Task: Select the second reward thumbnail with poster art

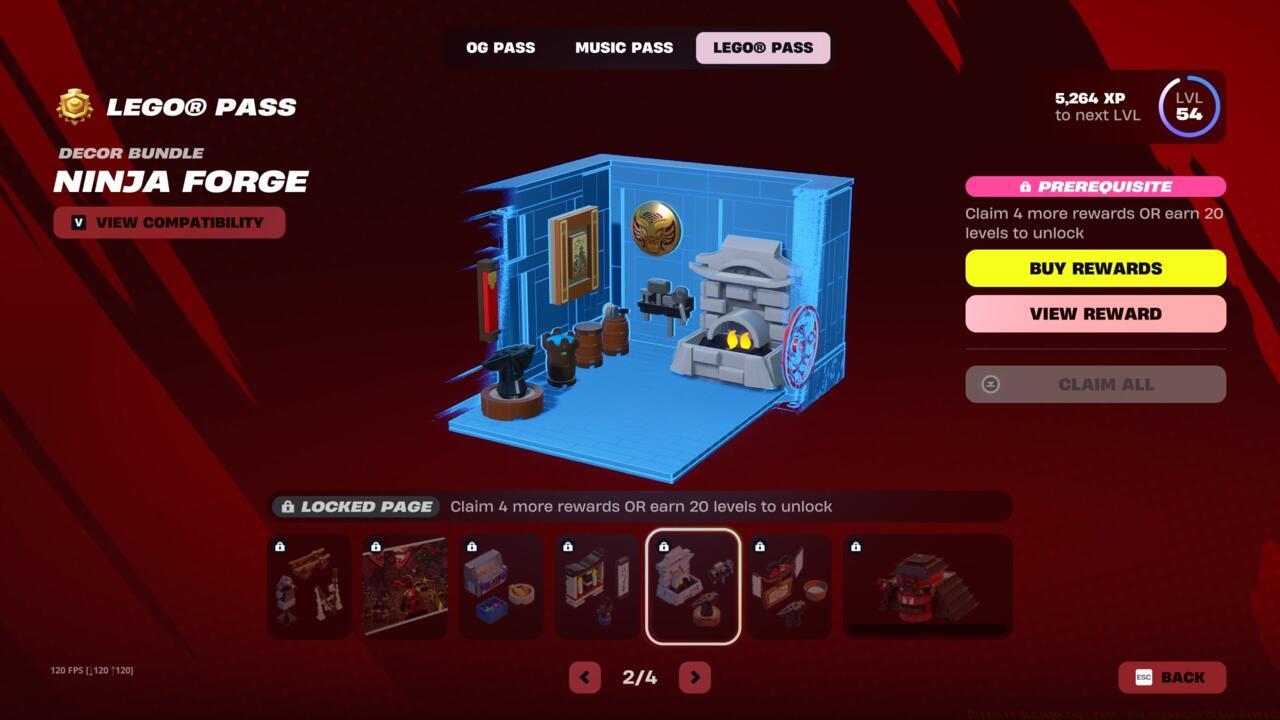Action: point(404,585)
